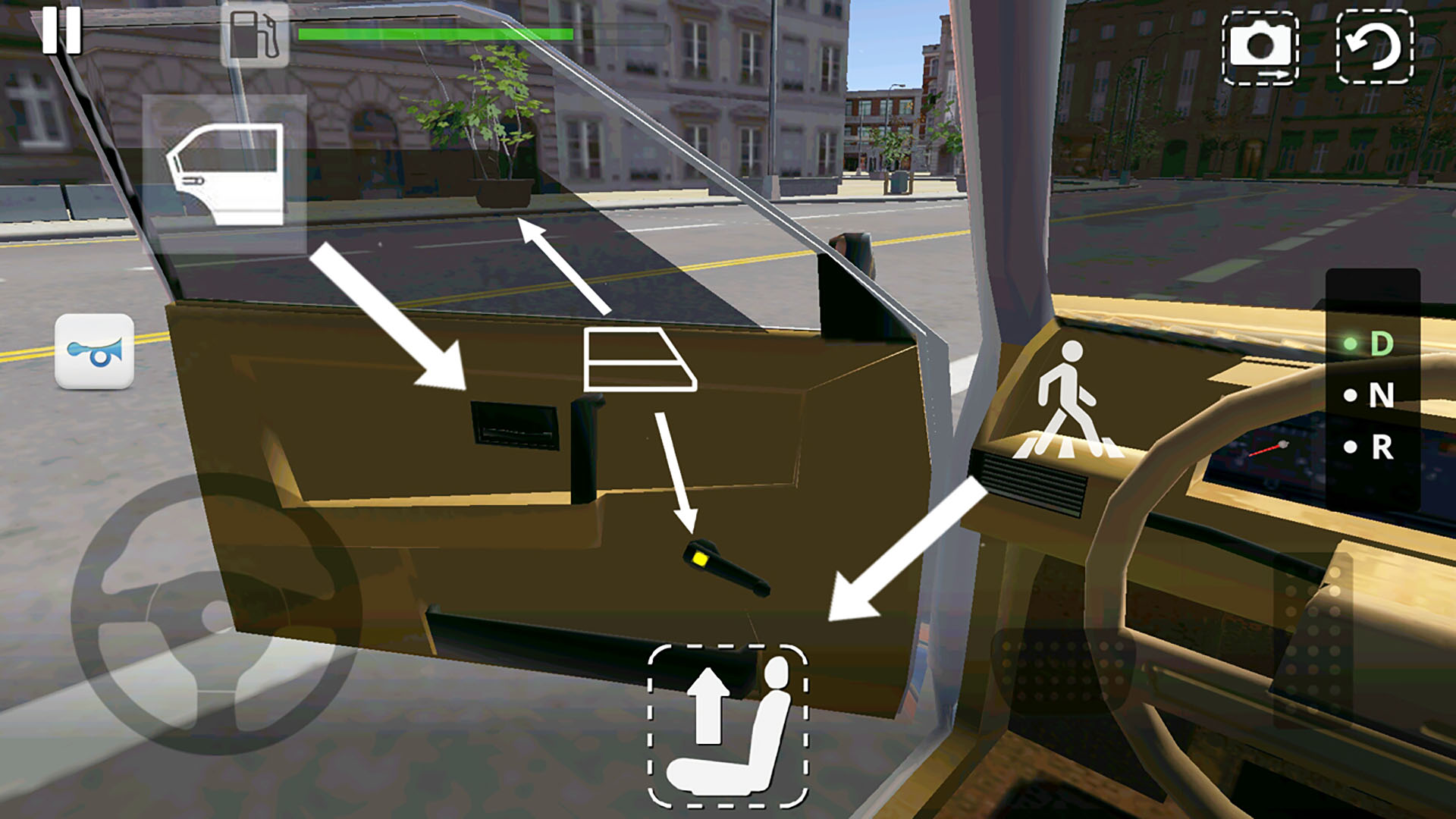Screen dimensions: 1456x819
Task: Switch the camera view
Action: pos(1259,47)
